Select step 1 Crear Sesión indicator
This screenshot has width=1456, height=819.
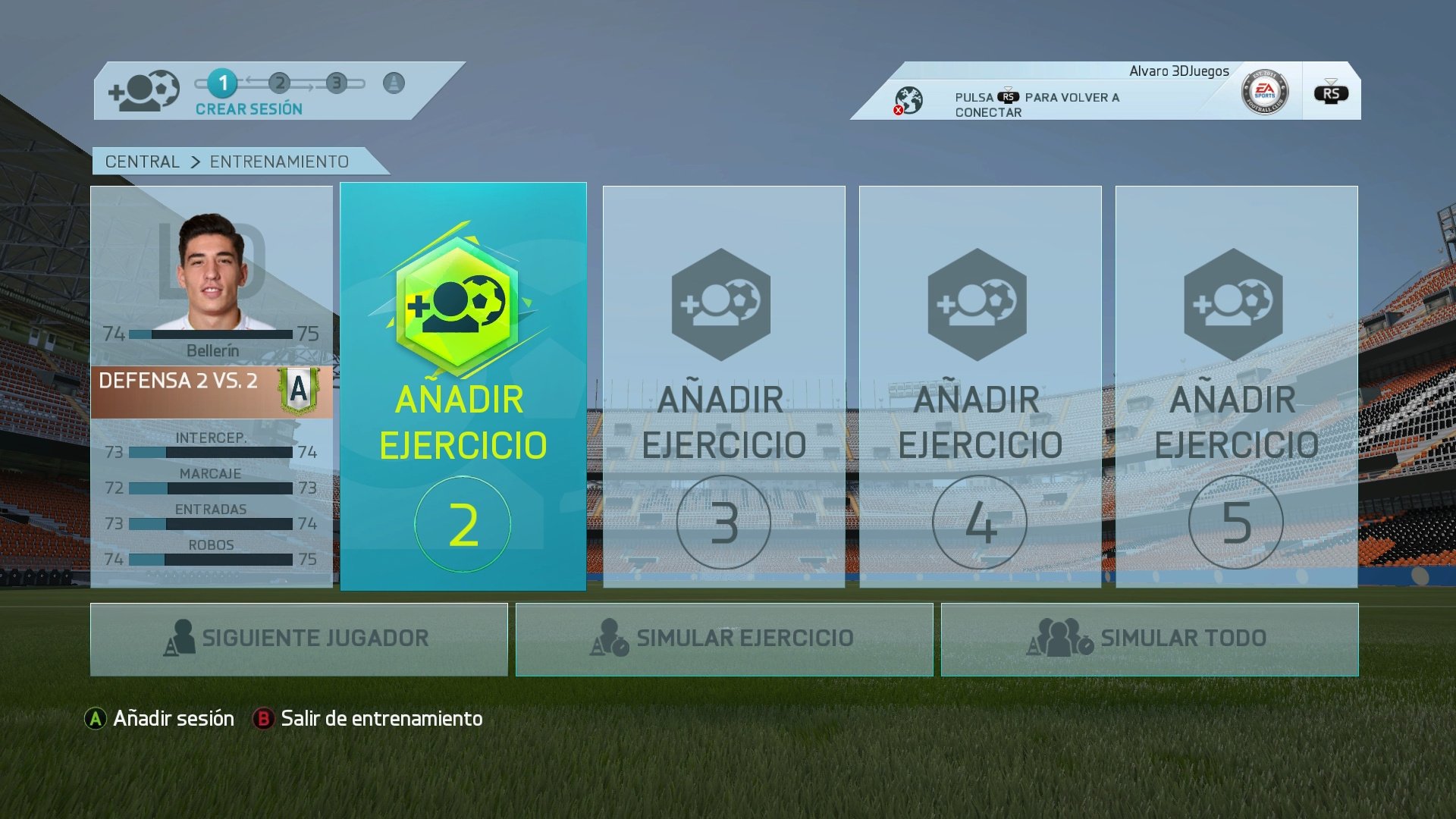coord(222,84)
